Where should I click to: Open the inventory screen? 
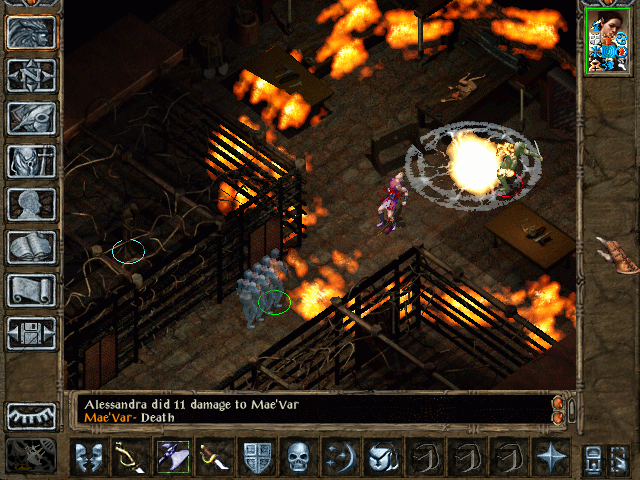(x=31, y=160)
